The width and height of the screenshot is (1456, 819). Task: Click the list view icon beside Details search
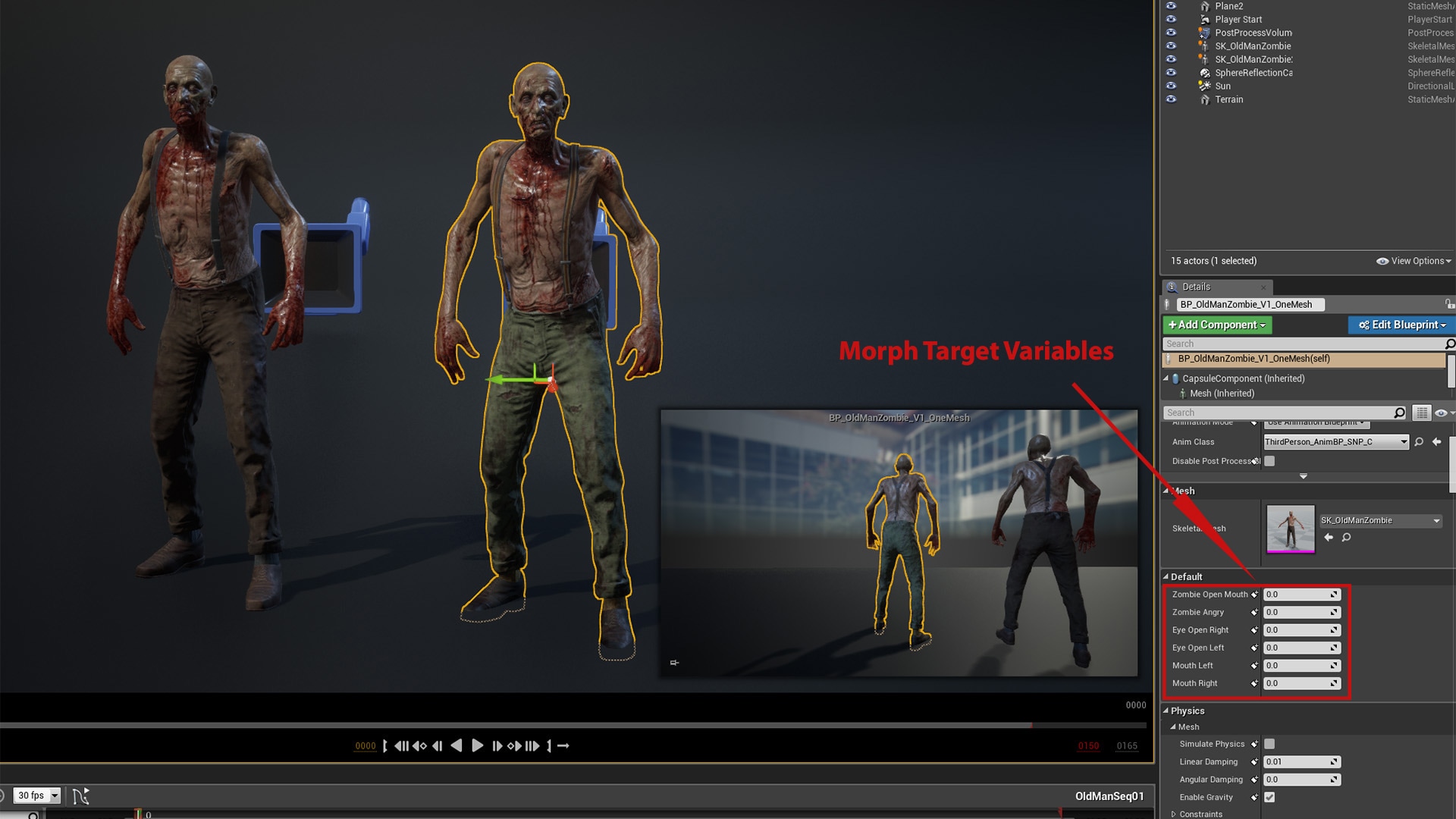[x=1422, y=412]
